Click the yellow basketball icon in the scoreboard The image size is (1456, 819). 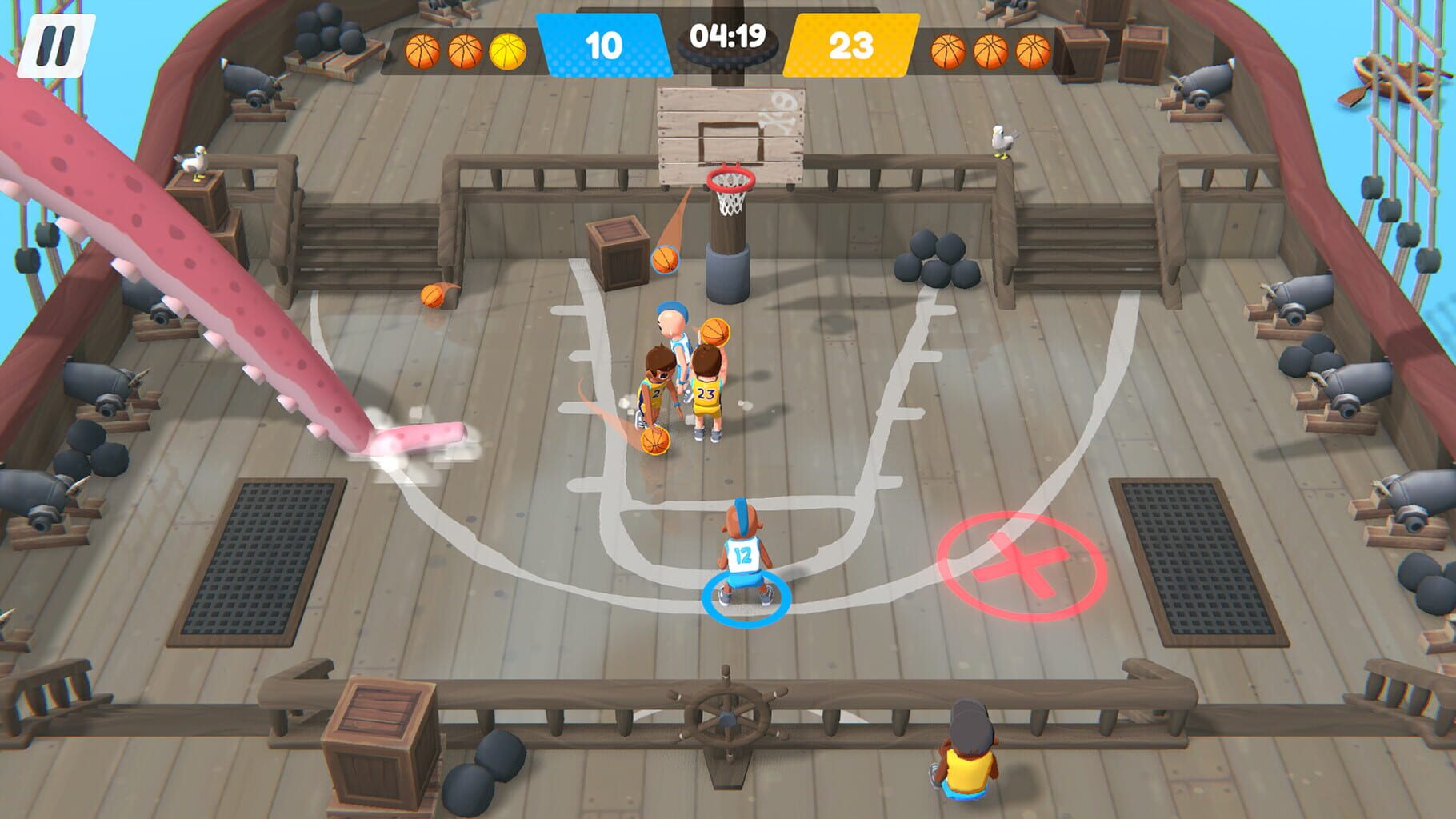(507, 50)
